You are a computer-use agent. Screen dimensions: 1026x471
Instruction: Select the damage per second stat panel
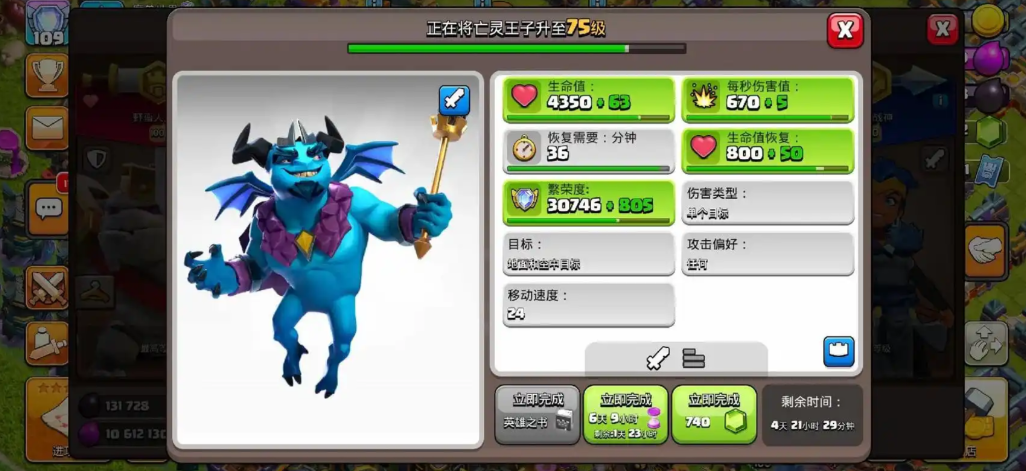coord(768,99)
